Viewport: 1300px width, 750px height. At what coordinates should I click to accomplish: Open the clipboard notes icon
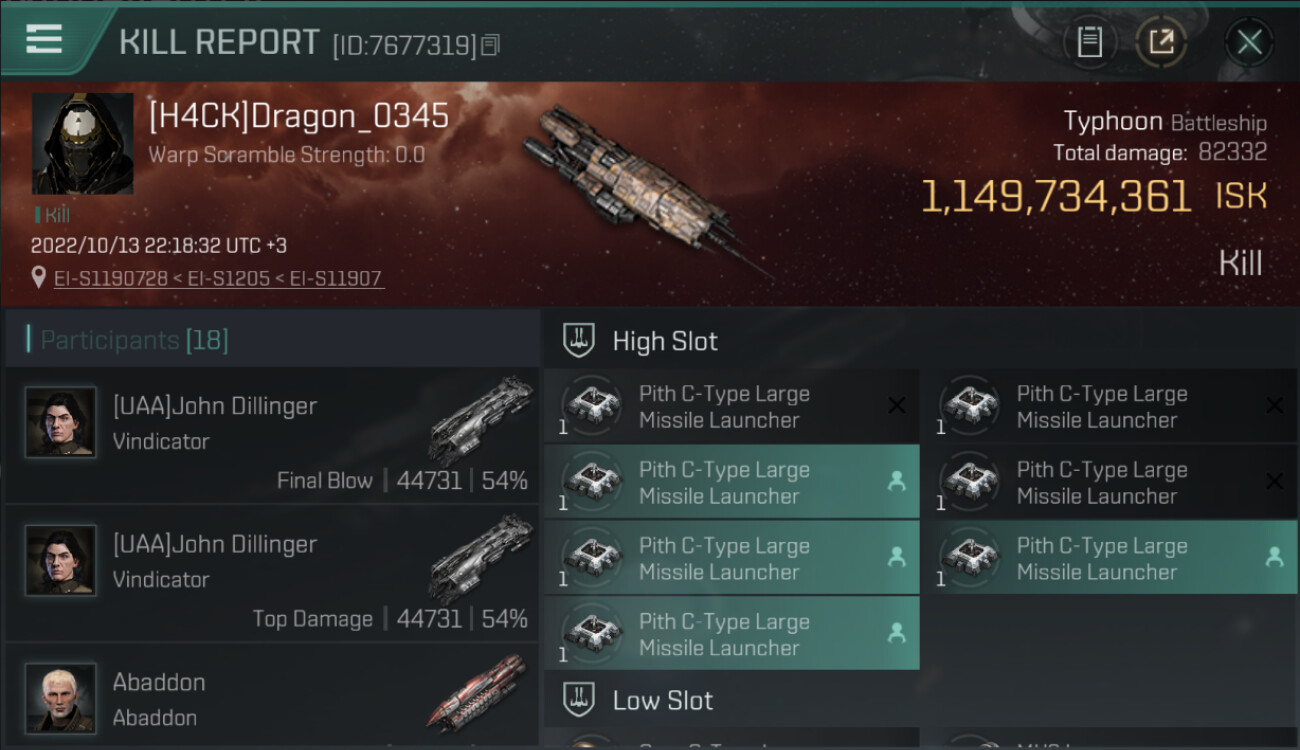pyautogui.click(x=1089, y=42)
